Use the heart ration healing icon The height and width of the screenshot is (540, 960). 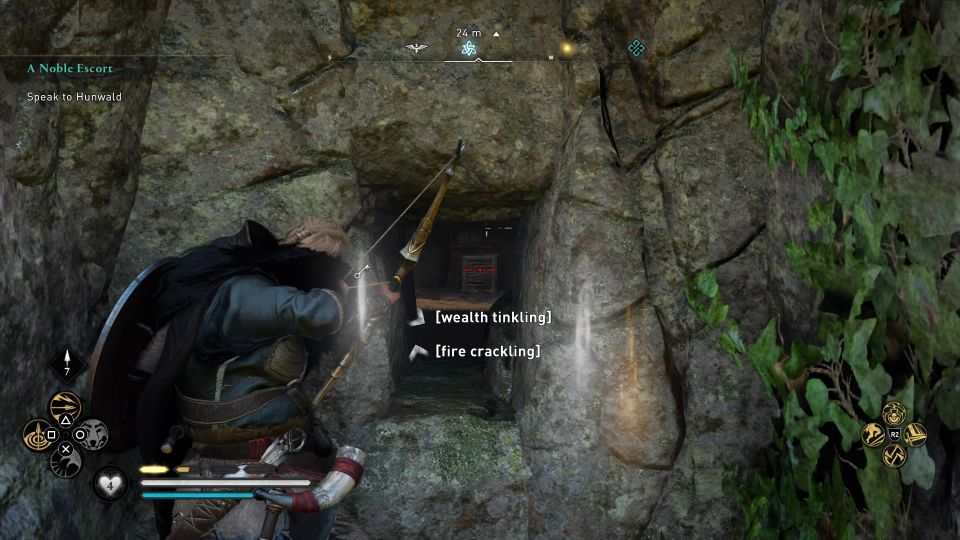(109, 484)
